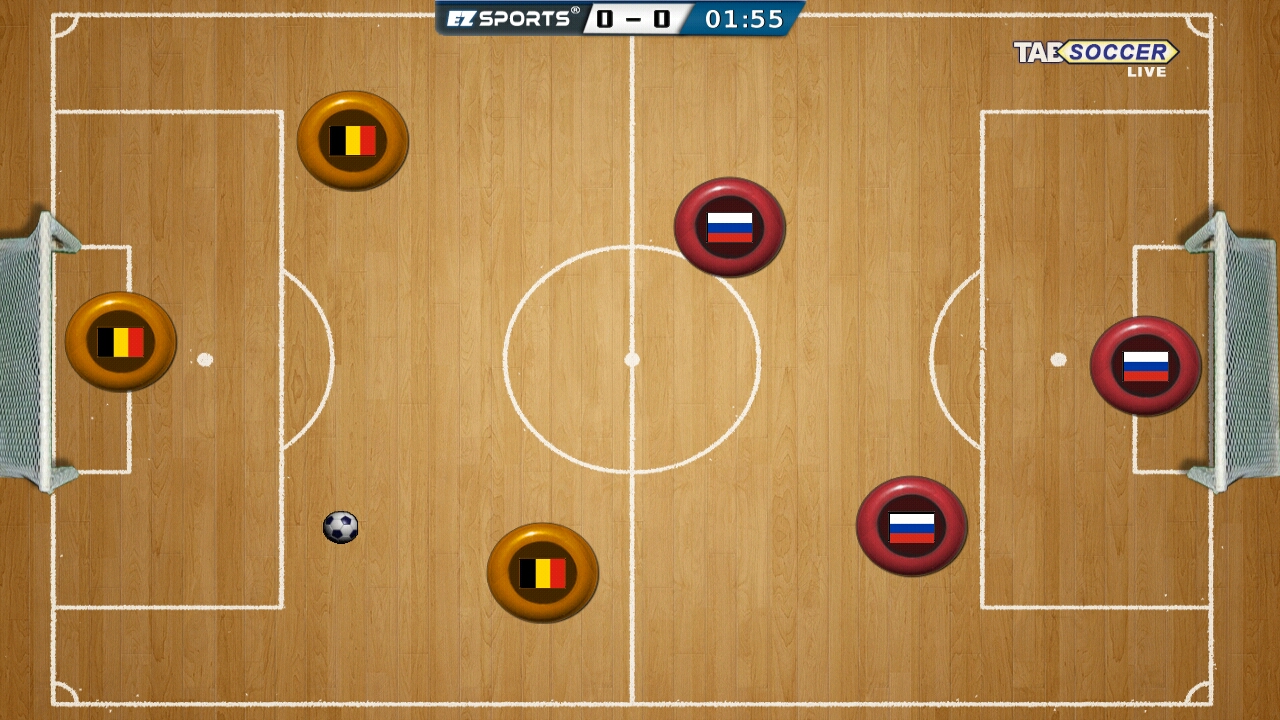Click the soccer ball
1280x720 pixels.
(x=340, y=526)
